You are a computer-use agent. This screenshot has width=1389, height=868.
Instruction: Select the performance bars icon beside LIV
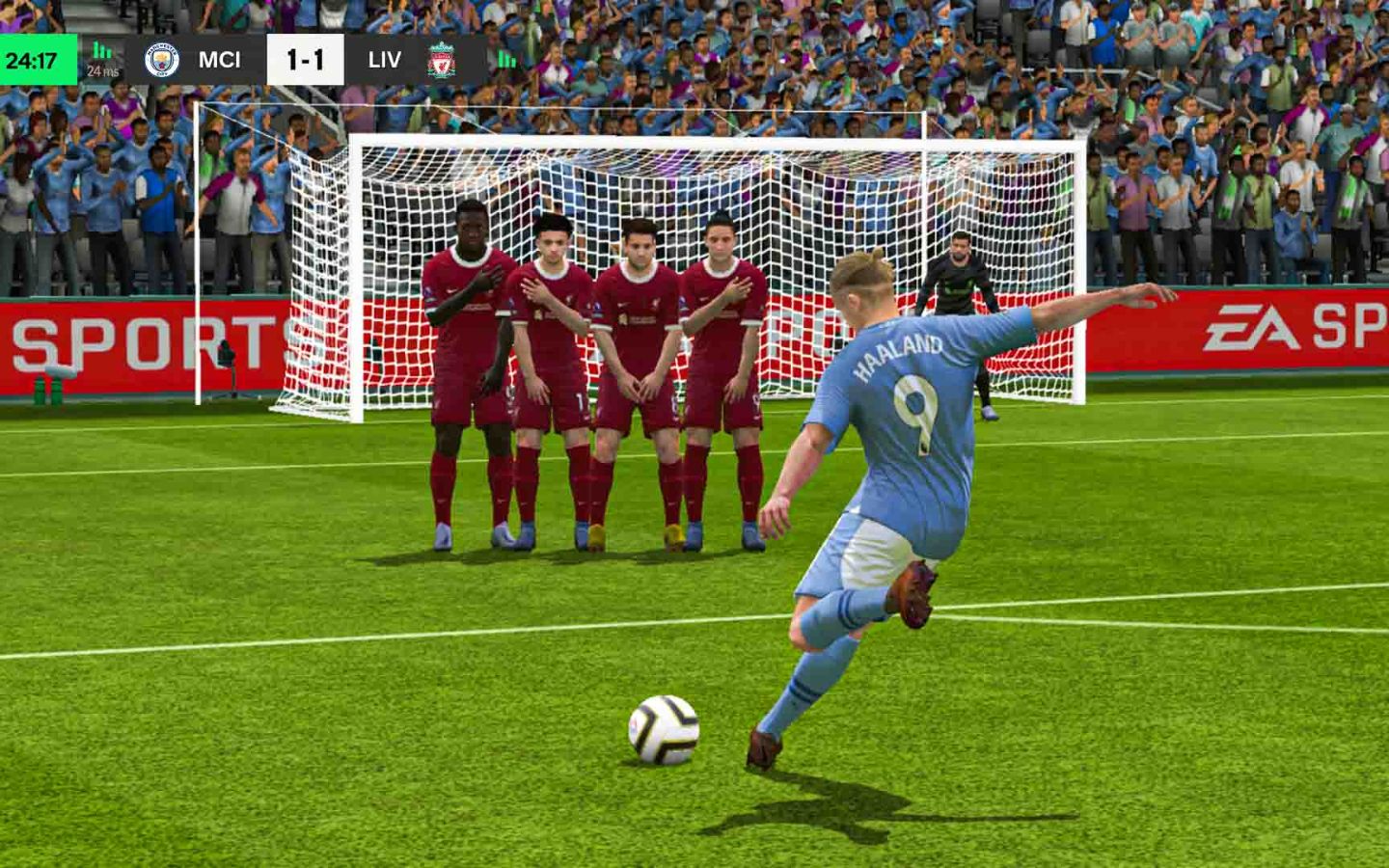(x=506, y=60)
